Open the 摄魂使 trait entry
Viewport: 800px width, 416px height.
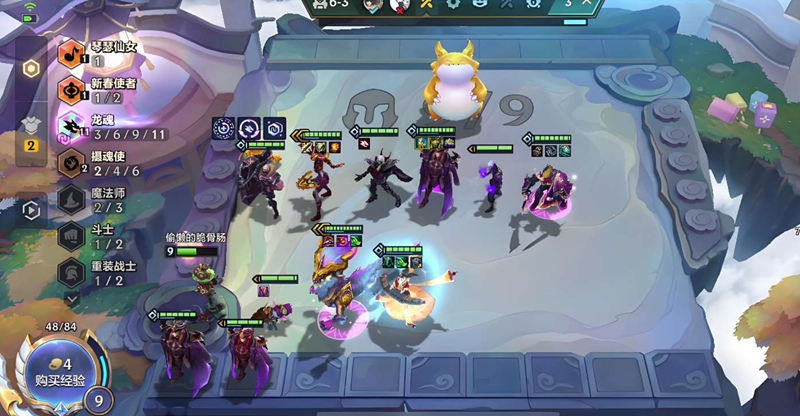point(98,163)
